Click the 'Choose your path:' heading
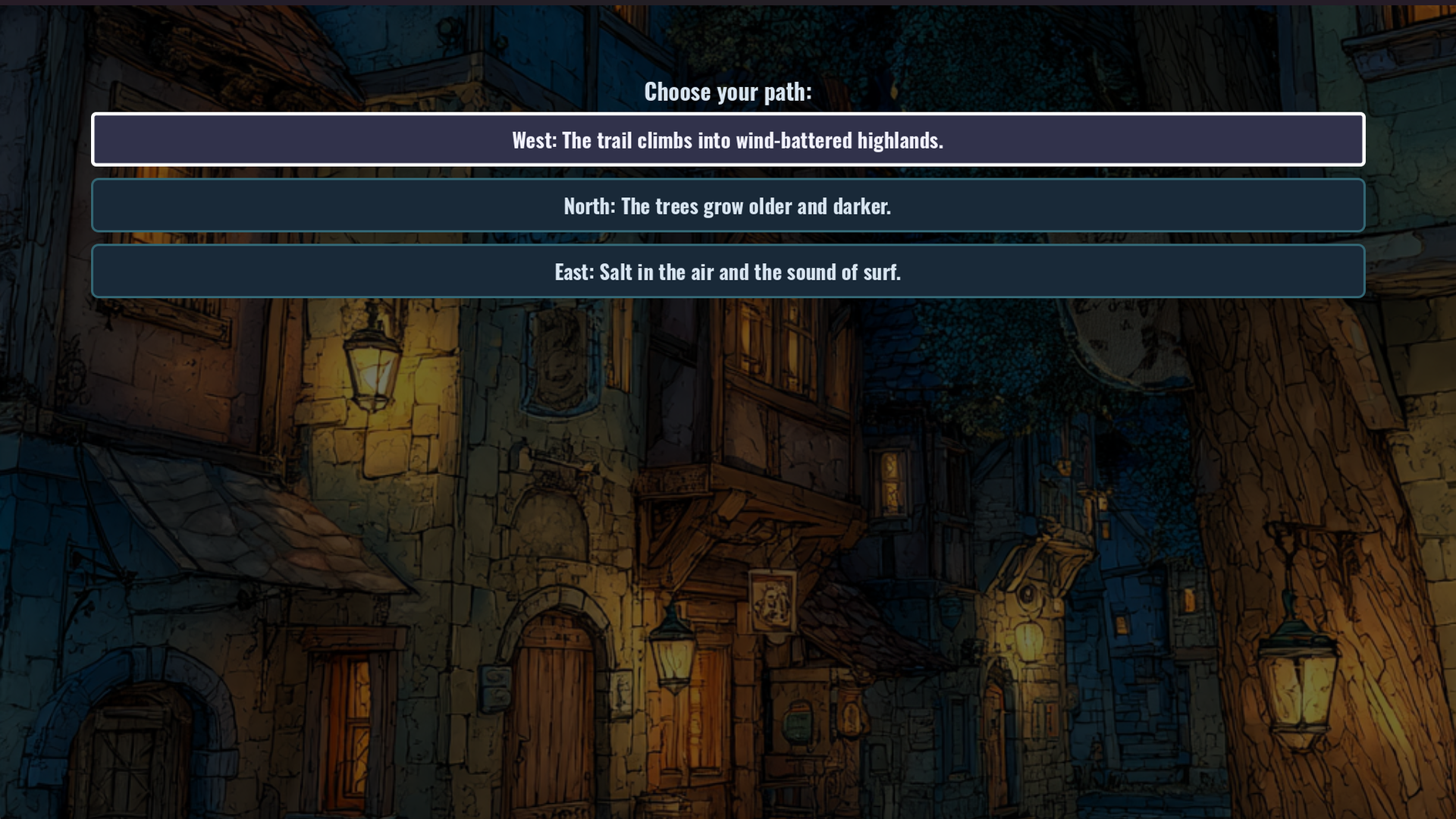The height and width of the screenshot is (819, 1456). pyautogui.click(x=728, y=92)
